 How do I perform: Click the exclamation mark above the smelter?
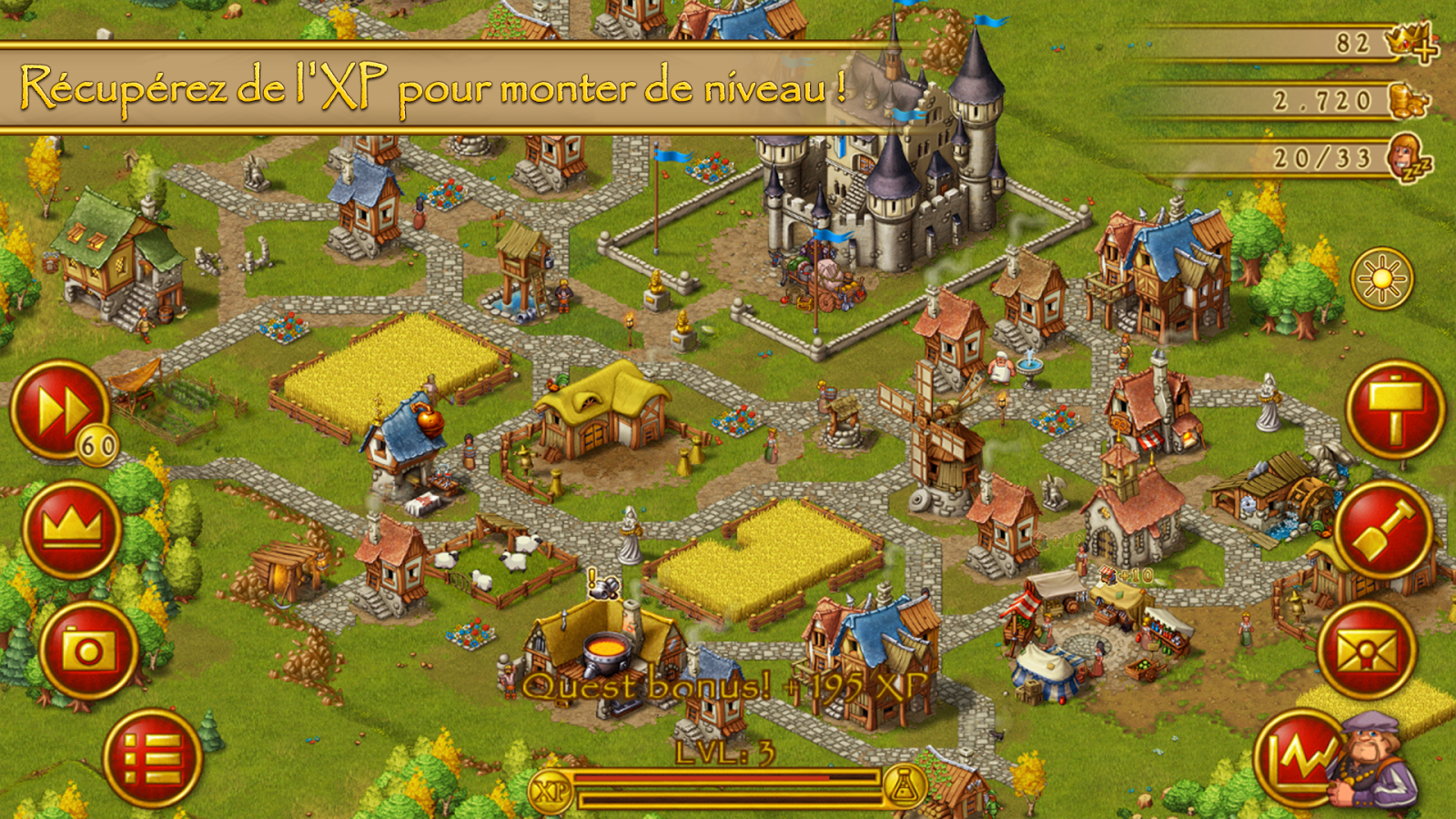tap(591, 576)
